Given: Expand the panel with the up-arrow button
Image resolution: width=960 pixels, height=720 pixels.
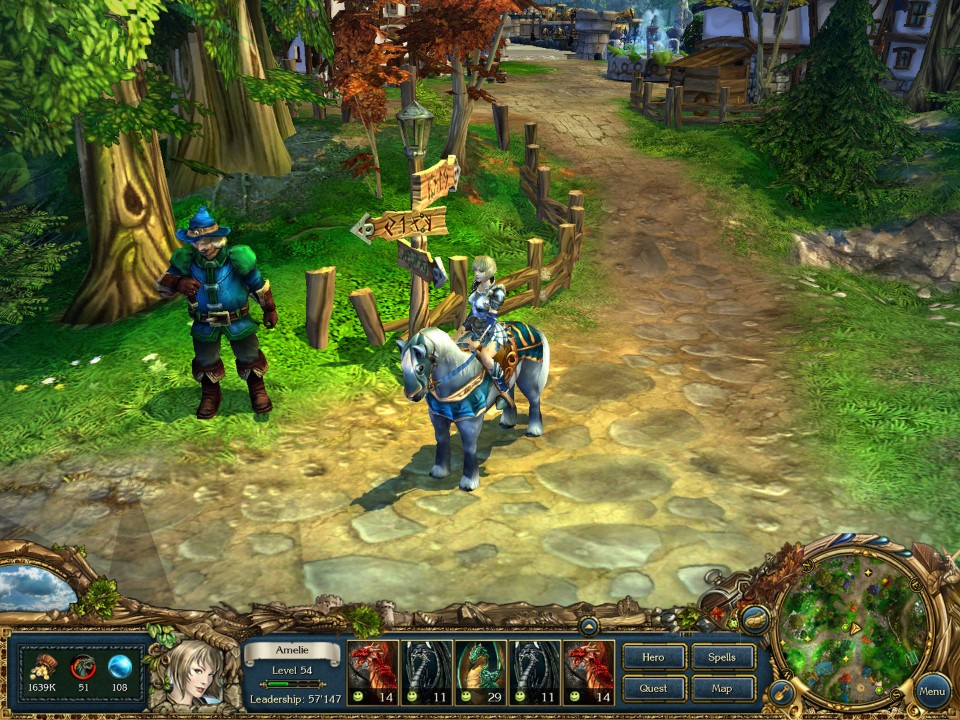Looking at the screenshot, I should point(589,627).
